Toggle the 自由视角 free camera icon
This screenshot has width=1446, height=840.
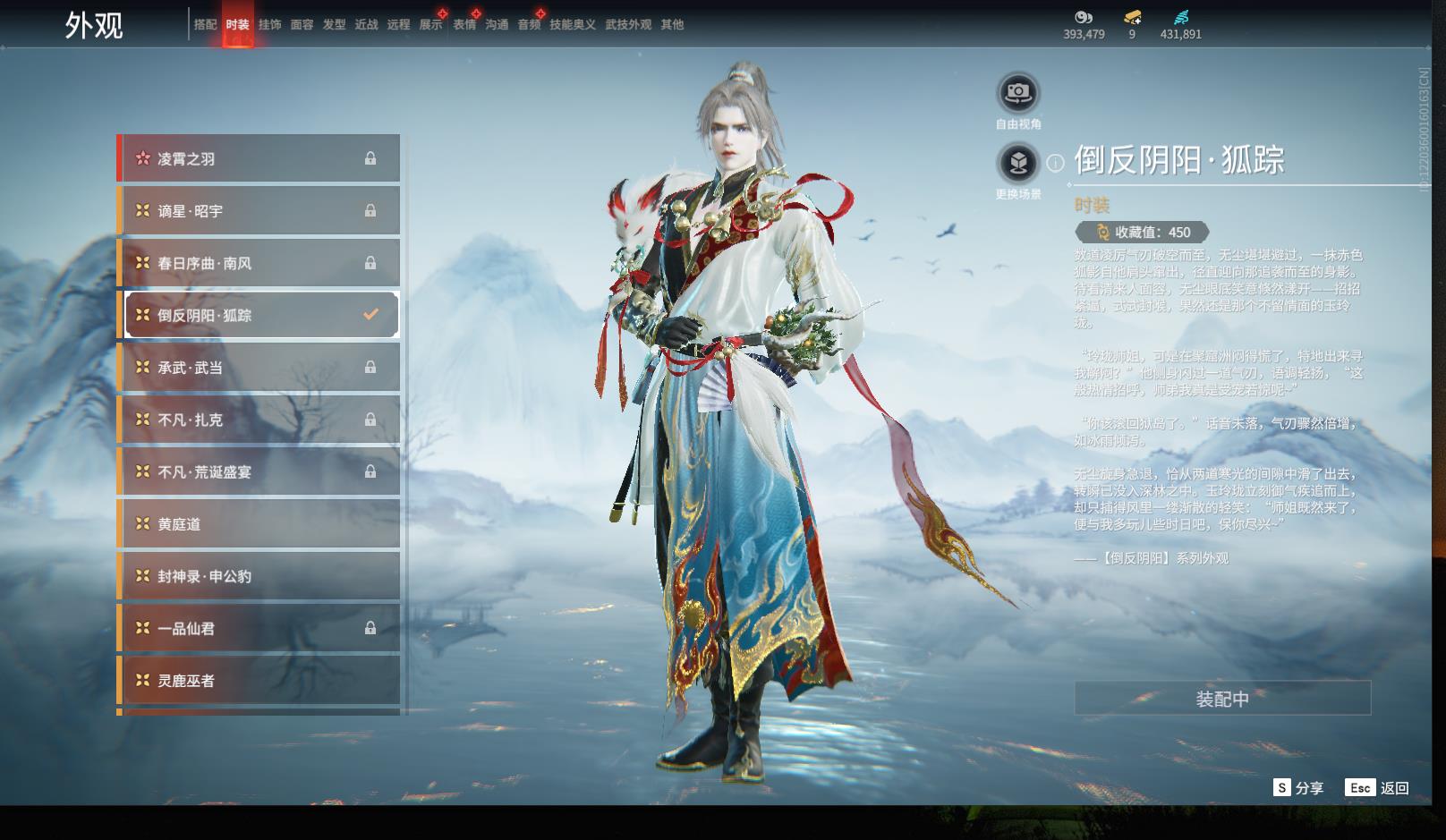click(1018, 92)
